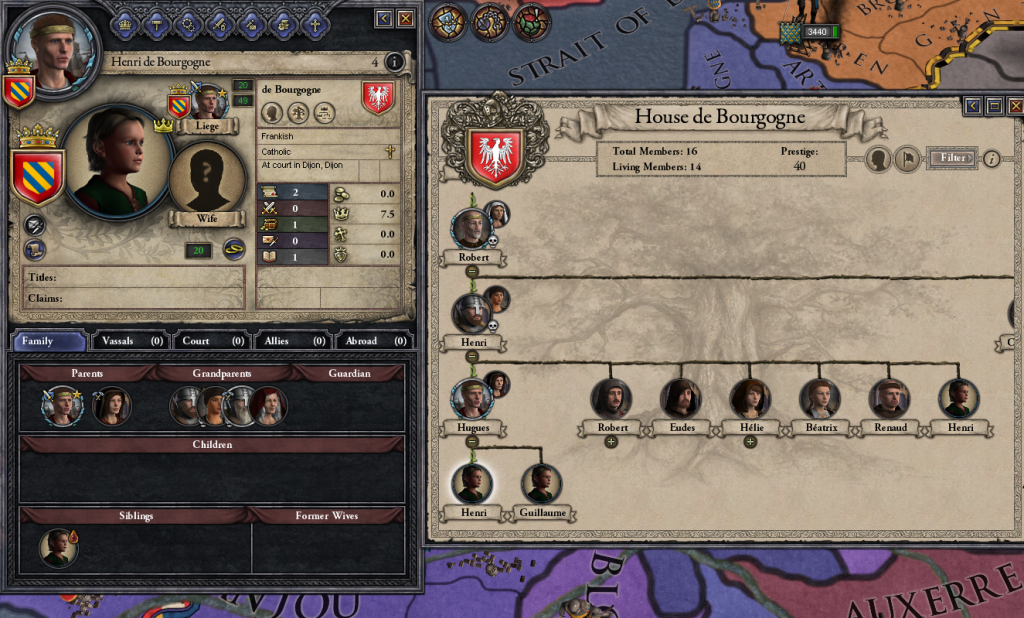Viewport: 1024px width, 618px height.
Task: Select the sibling portrait under Siblings
Action: (60, 548)
